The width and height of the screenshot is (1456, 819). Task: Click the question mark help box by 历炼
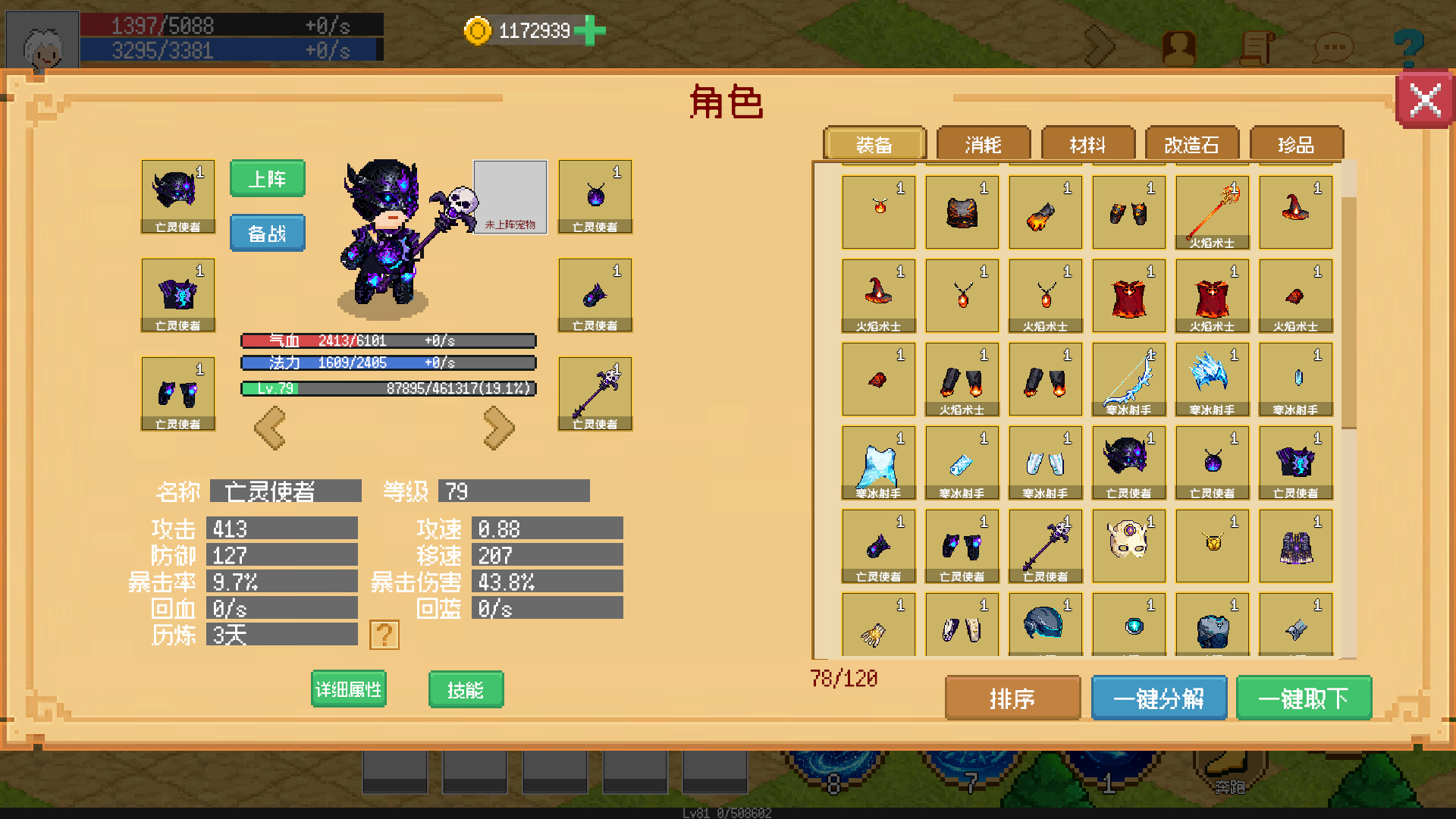click(384, 635)
